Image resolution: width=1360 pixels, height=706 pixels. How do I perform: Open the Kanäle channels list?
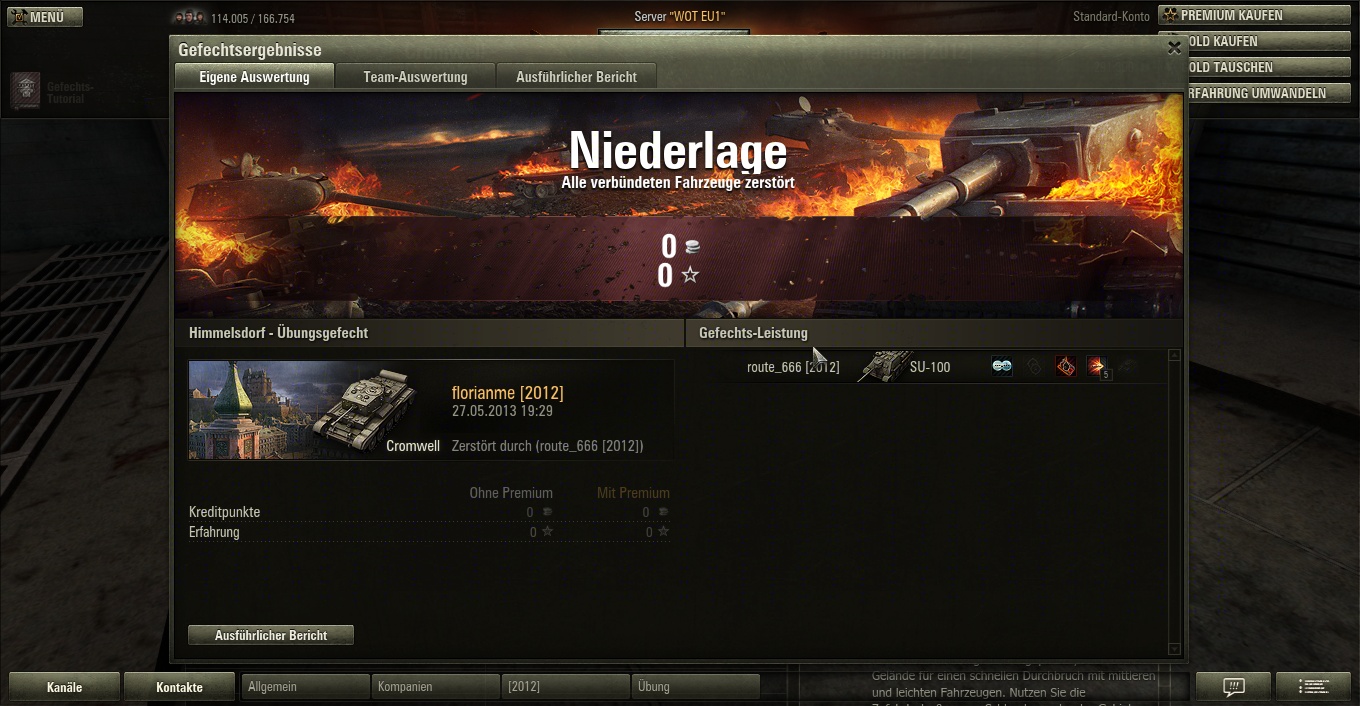(x=64, y=687)
